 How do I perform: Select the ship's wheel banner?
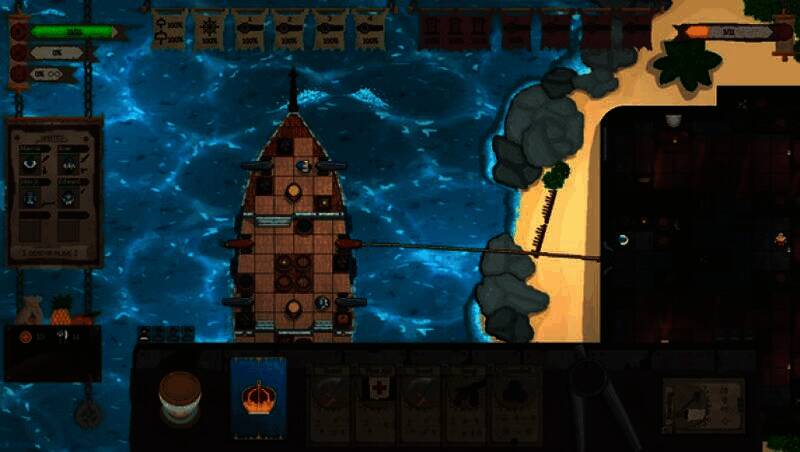pos(209,29)
